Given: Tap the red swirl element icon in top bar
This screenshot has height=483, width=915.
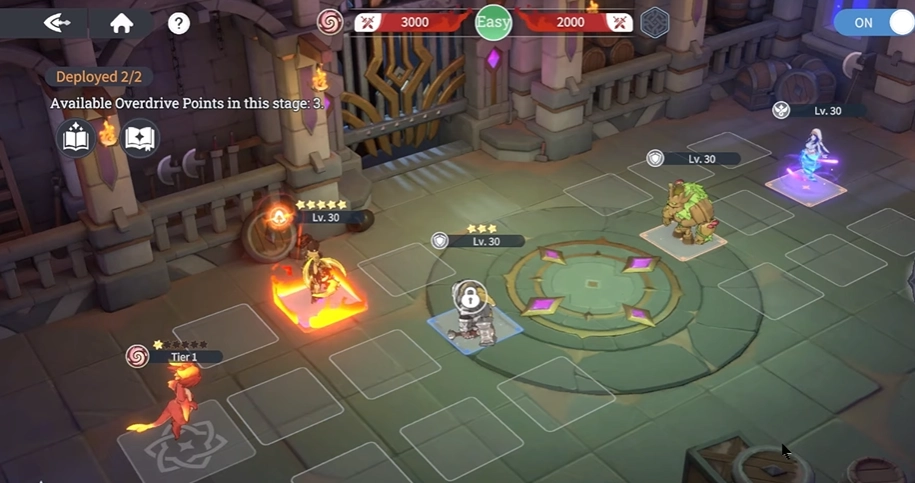Looking at the screenshot, I should (x=330, y=21).
